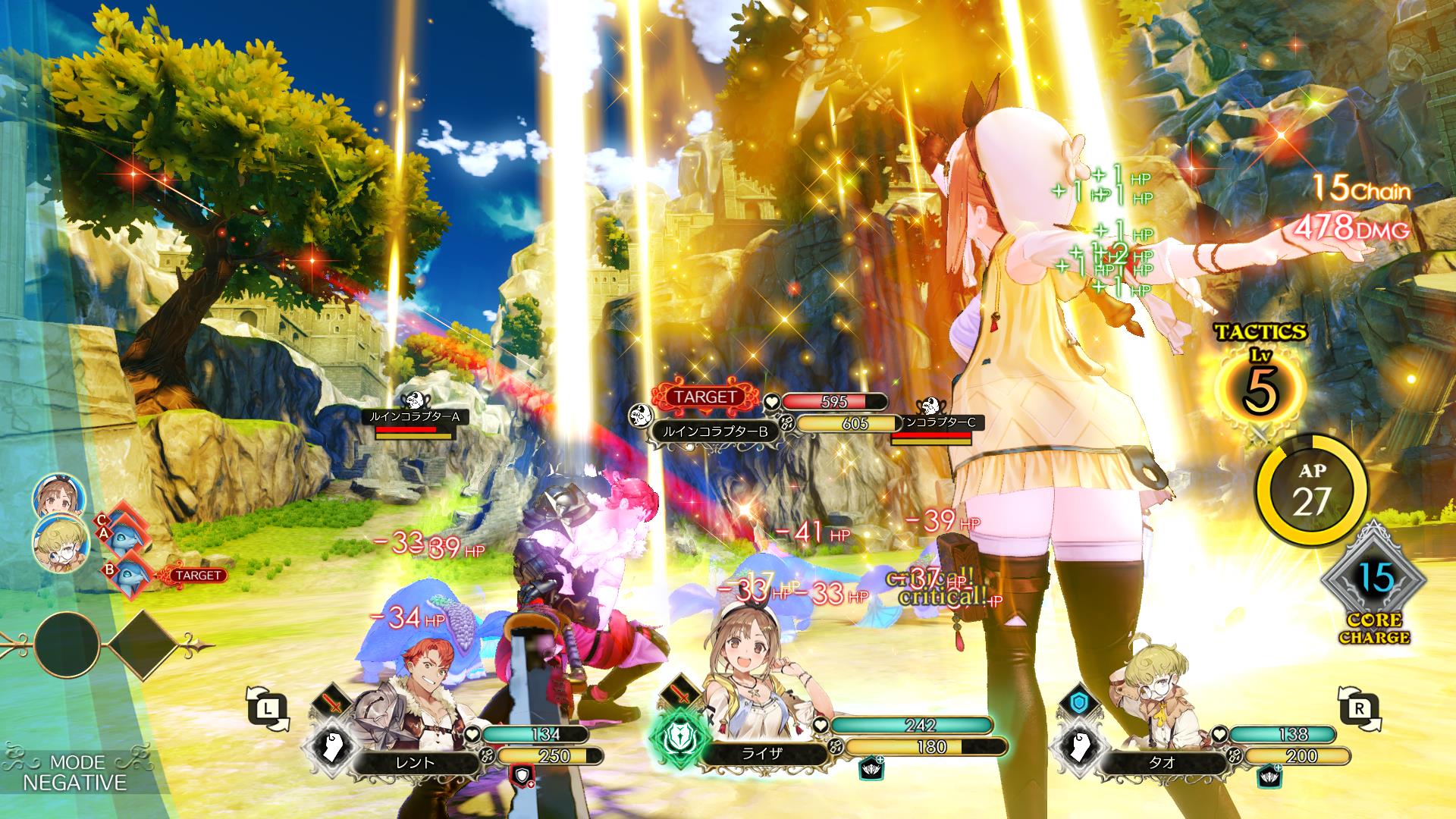Screen dimensions: 1456x819
Task: Target enemy ルインコラプターA name tag
Action: tap(413, 416)
